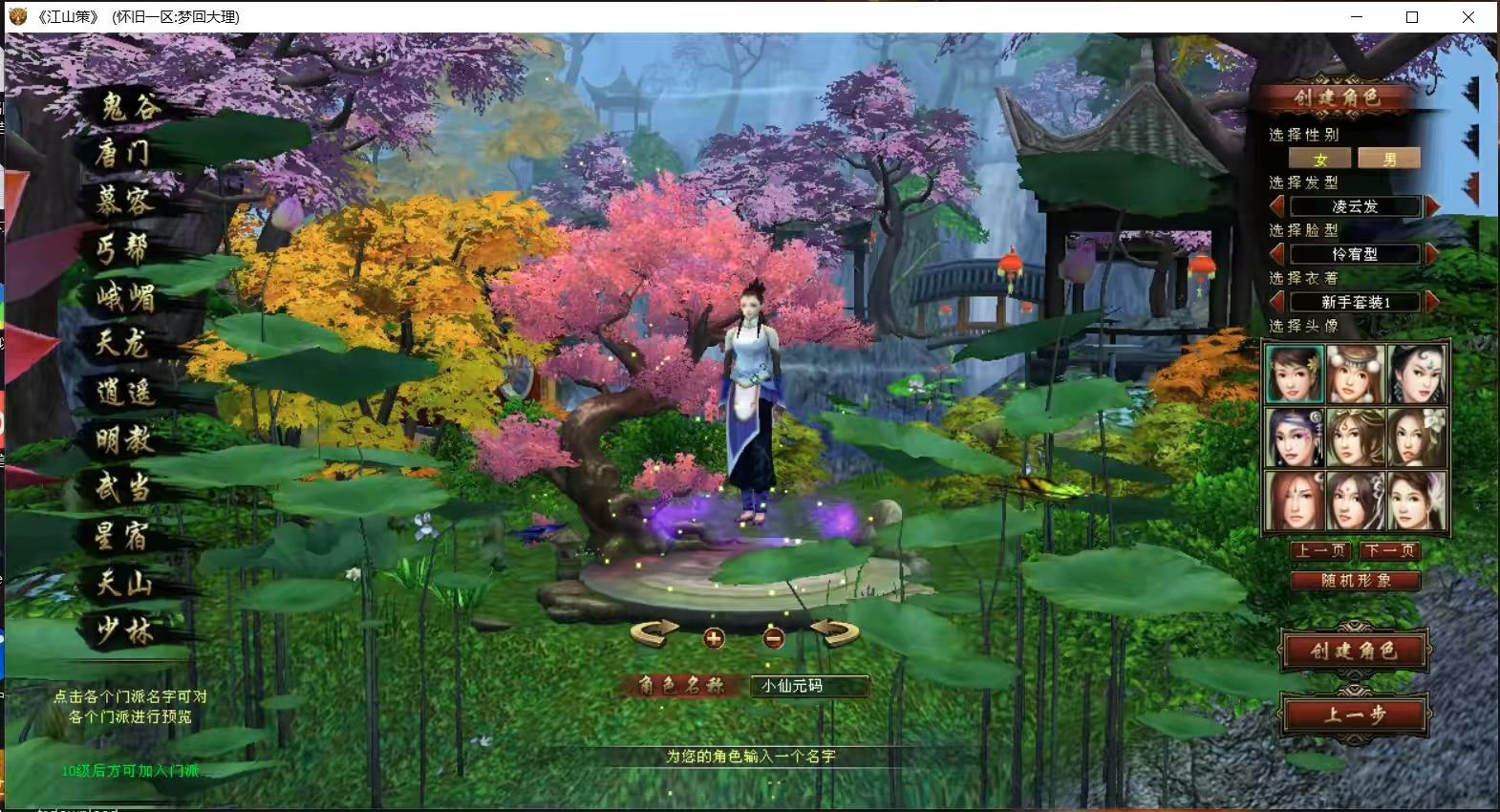Randomize appearance with 随机形象
The width and height of the screenshot is (1500, 812).
(x=1356, y=580)
